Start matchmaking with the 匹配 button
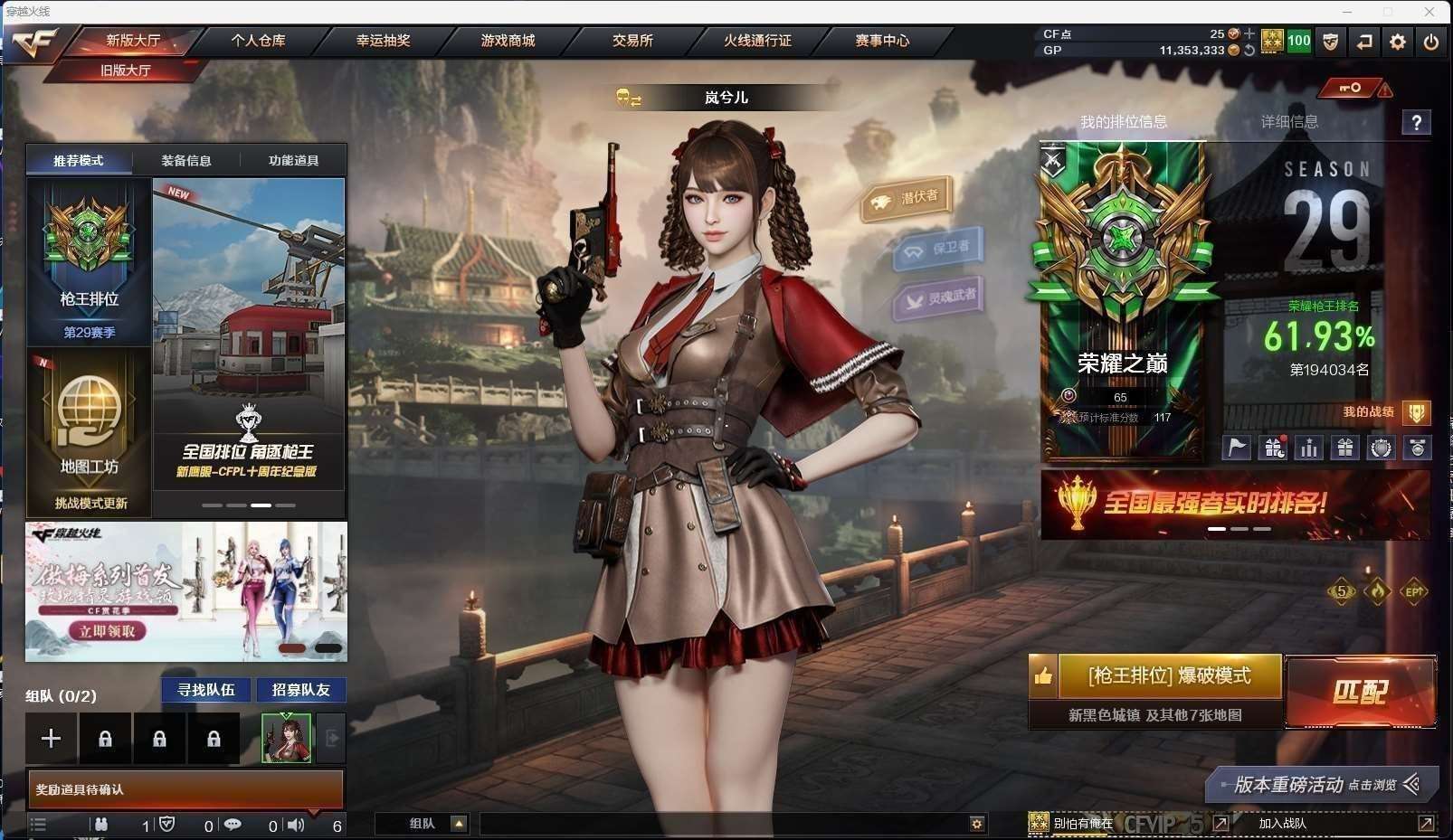 [1360, 693]
